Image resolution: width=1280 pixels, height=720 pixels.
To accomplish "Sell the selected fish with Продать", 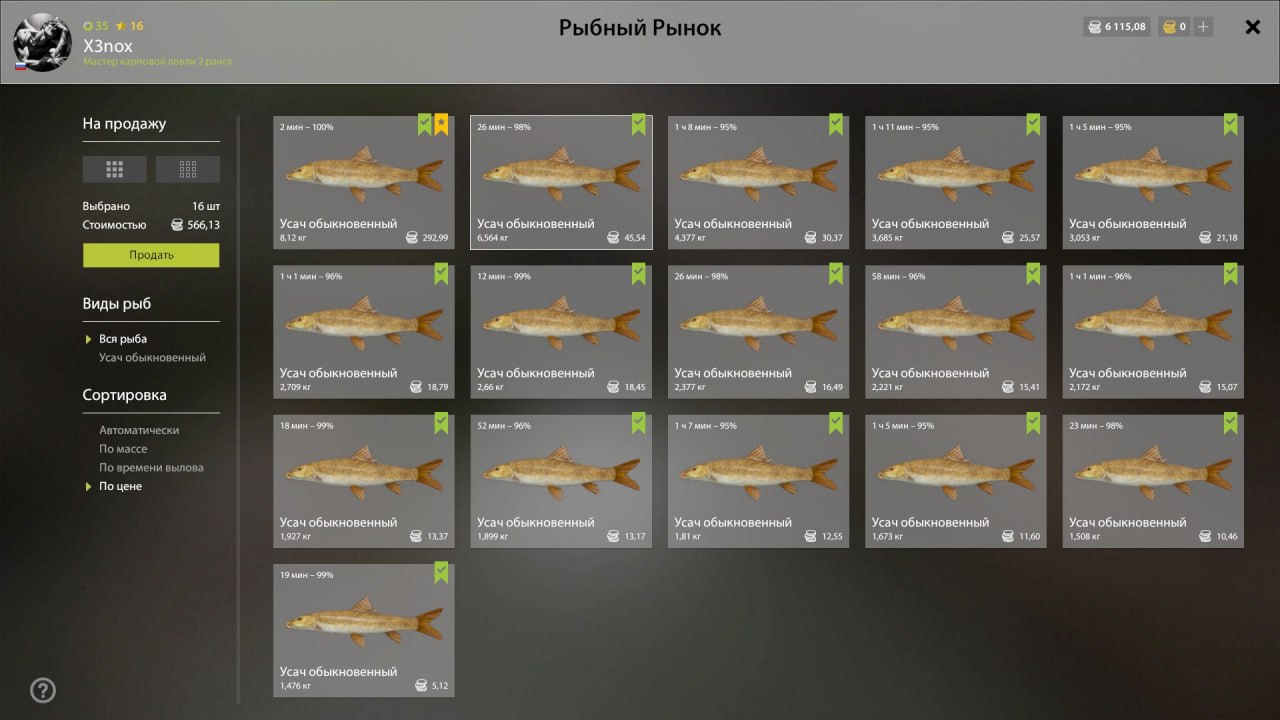I will (151, 255).
